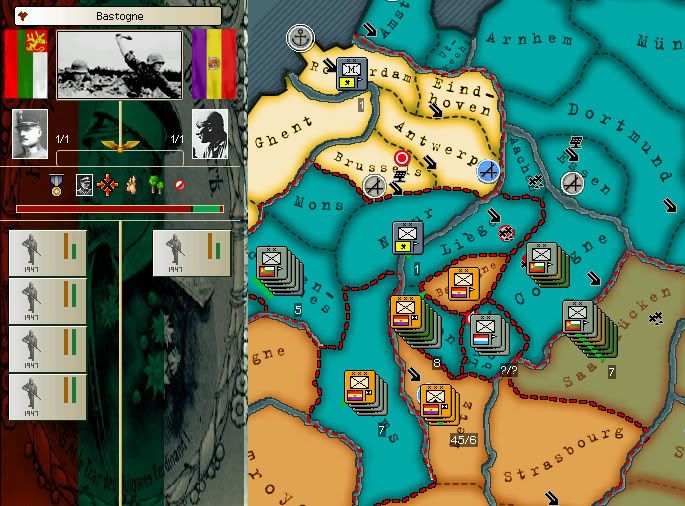The width and height of the screenshot is (685, 506).
Task: Open the defending commander's silhouette portrait
Action: coord(210,134)
